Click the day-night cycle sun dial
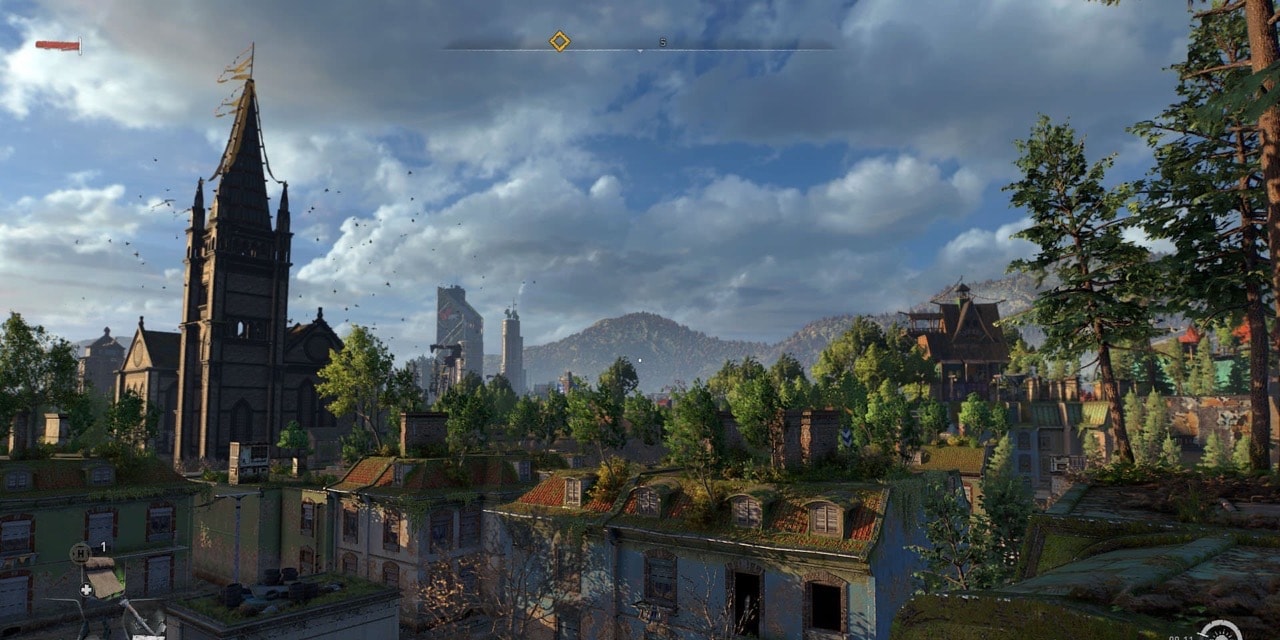The image size is (1280, 640). 1219,632
